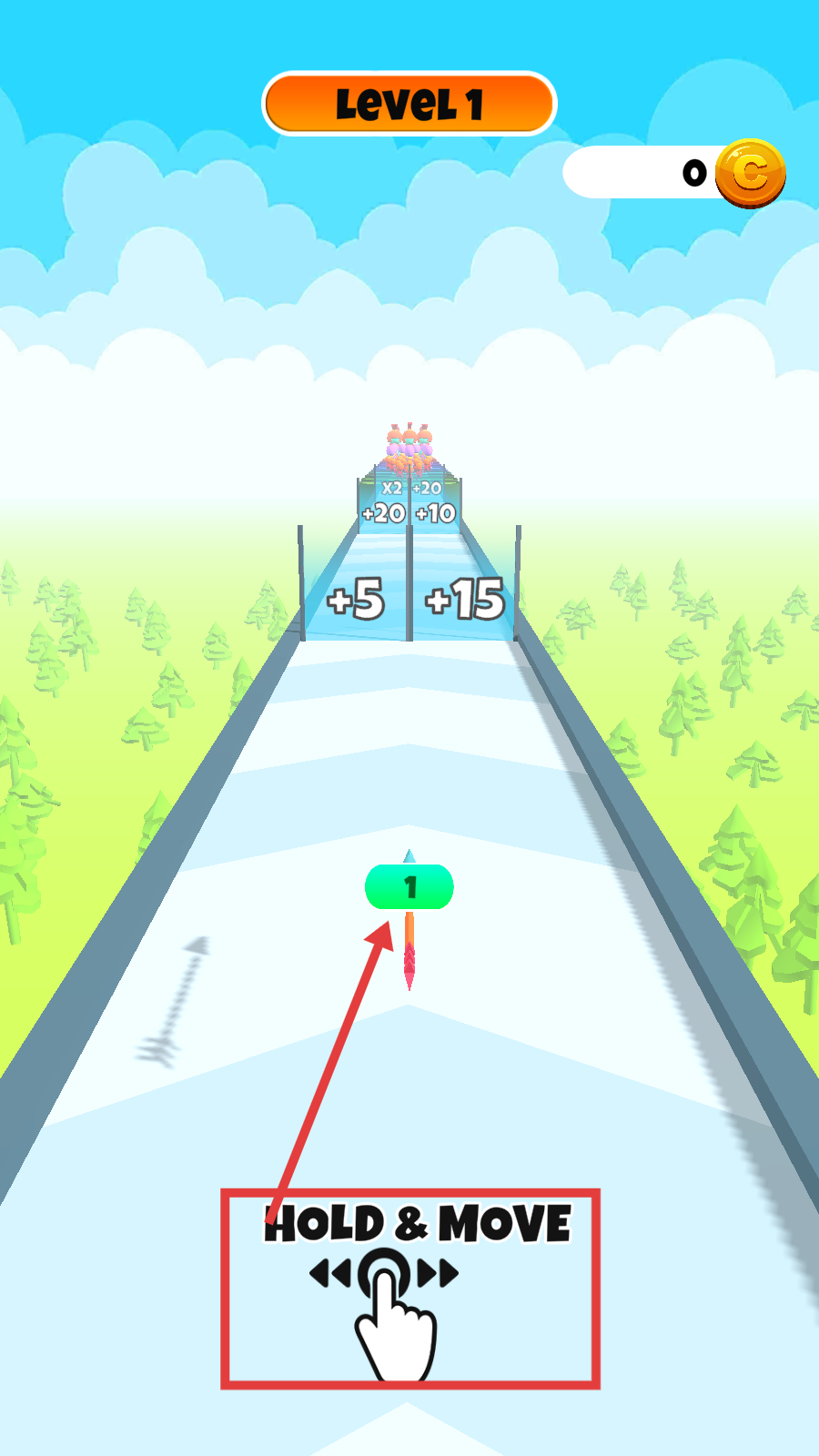The image size is (819, 1456).
Task: Click the gold coin currency icon
Action: pyautogui.click(x=750, y=173)
